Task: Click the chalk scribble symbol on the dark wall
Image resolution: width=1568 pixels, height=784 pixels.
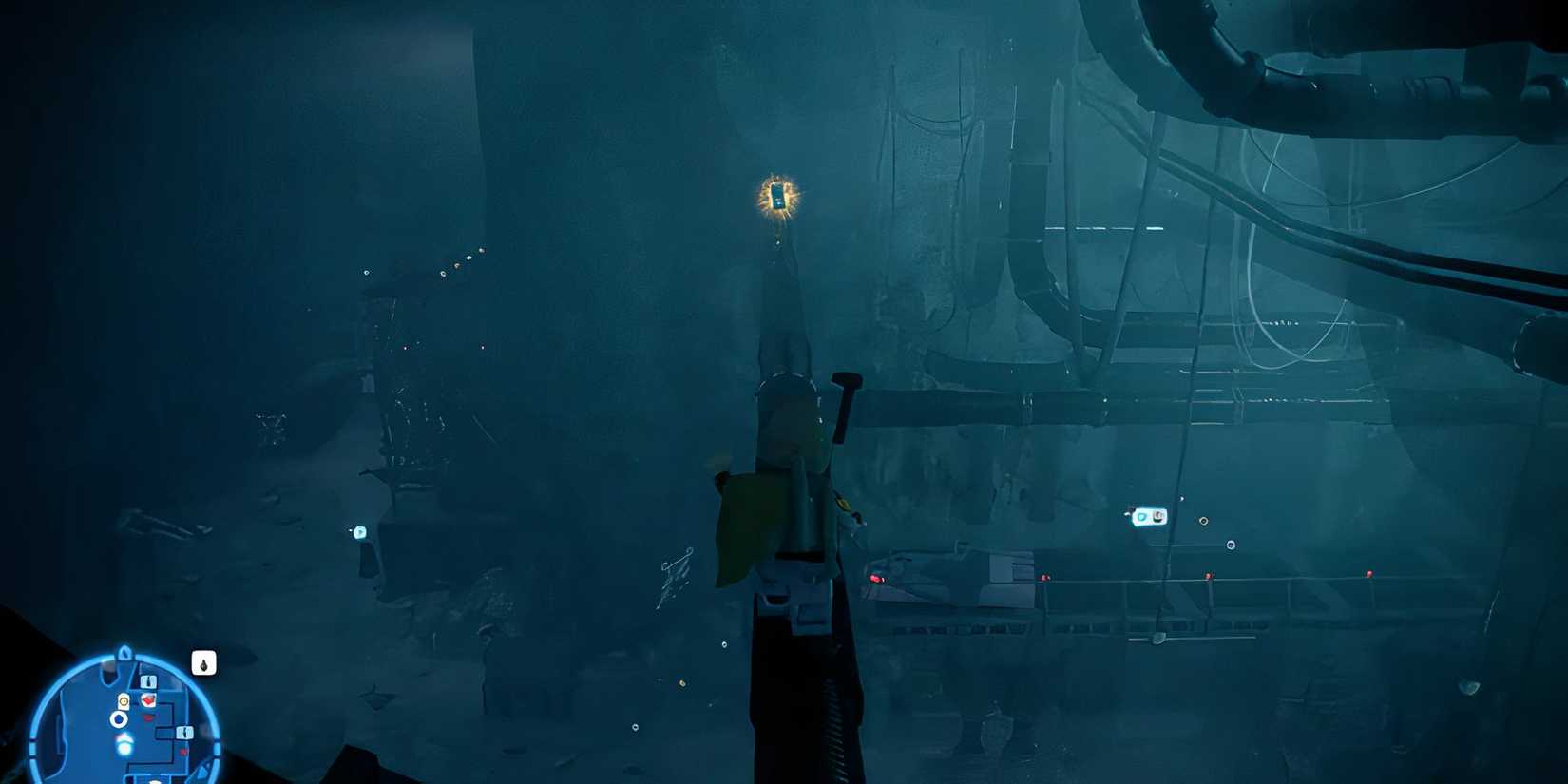Action: 676,571
